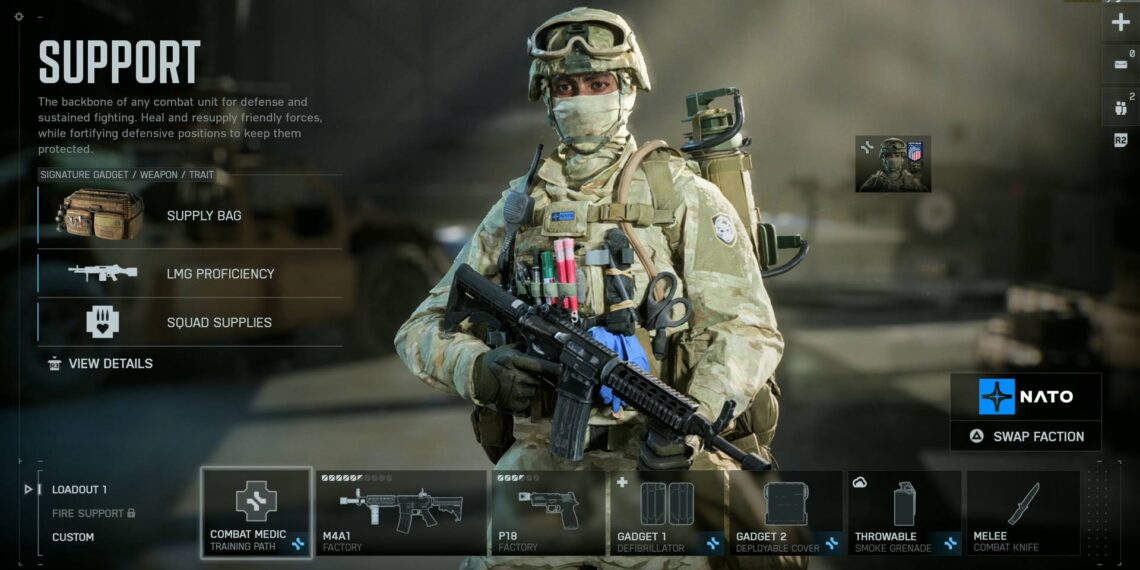Choose the LMG Proficiency row
The image size is (1140, 570).
point(190,273)
